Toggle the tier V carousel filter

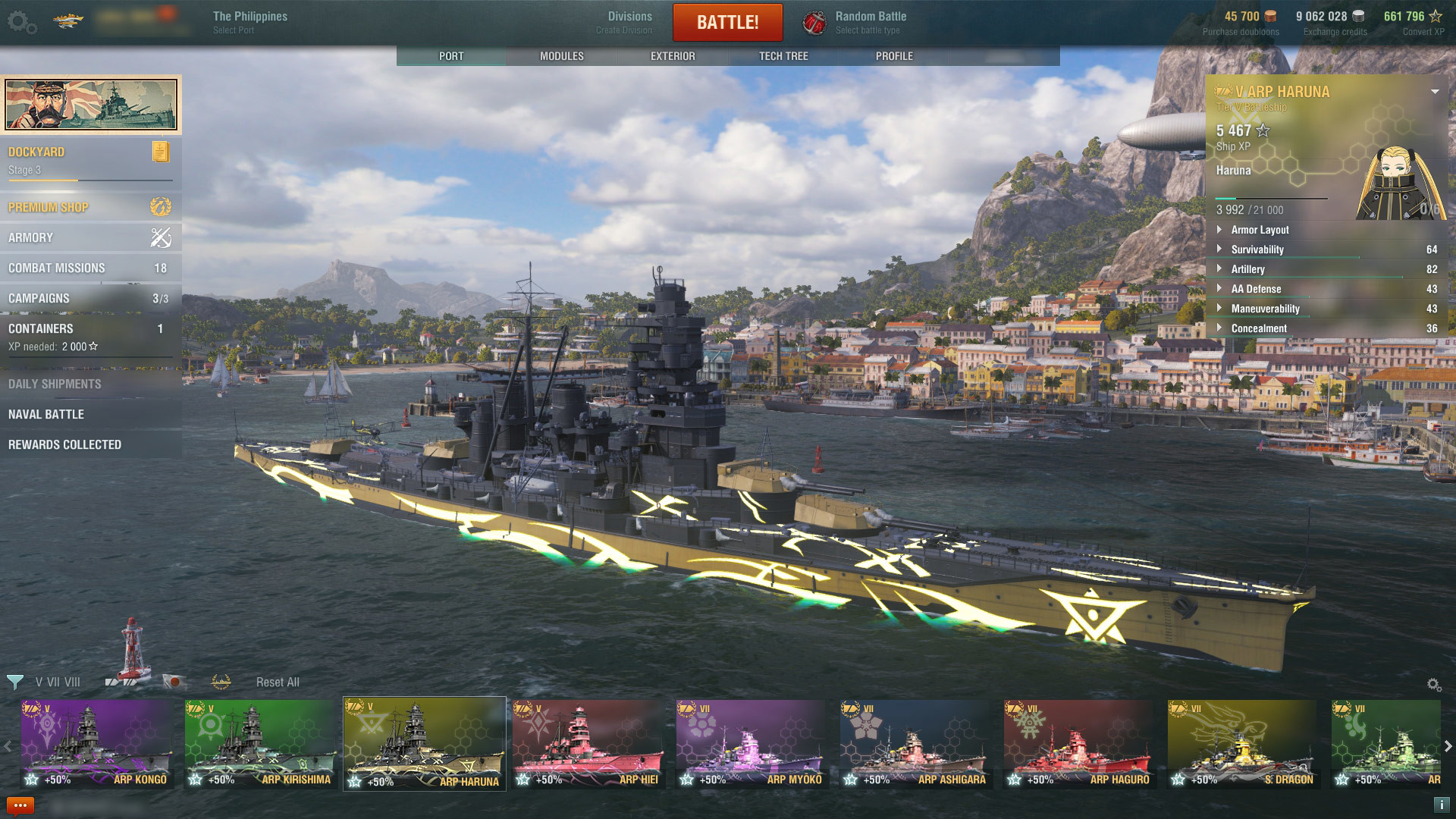coord(39,682)
